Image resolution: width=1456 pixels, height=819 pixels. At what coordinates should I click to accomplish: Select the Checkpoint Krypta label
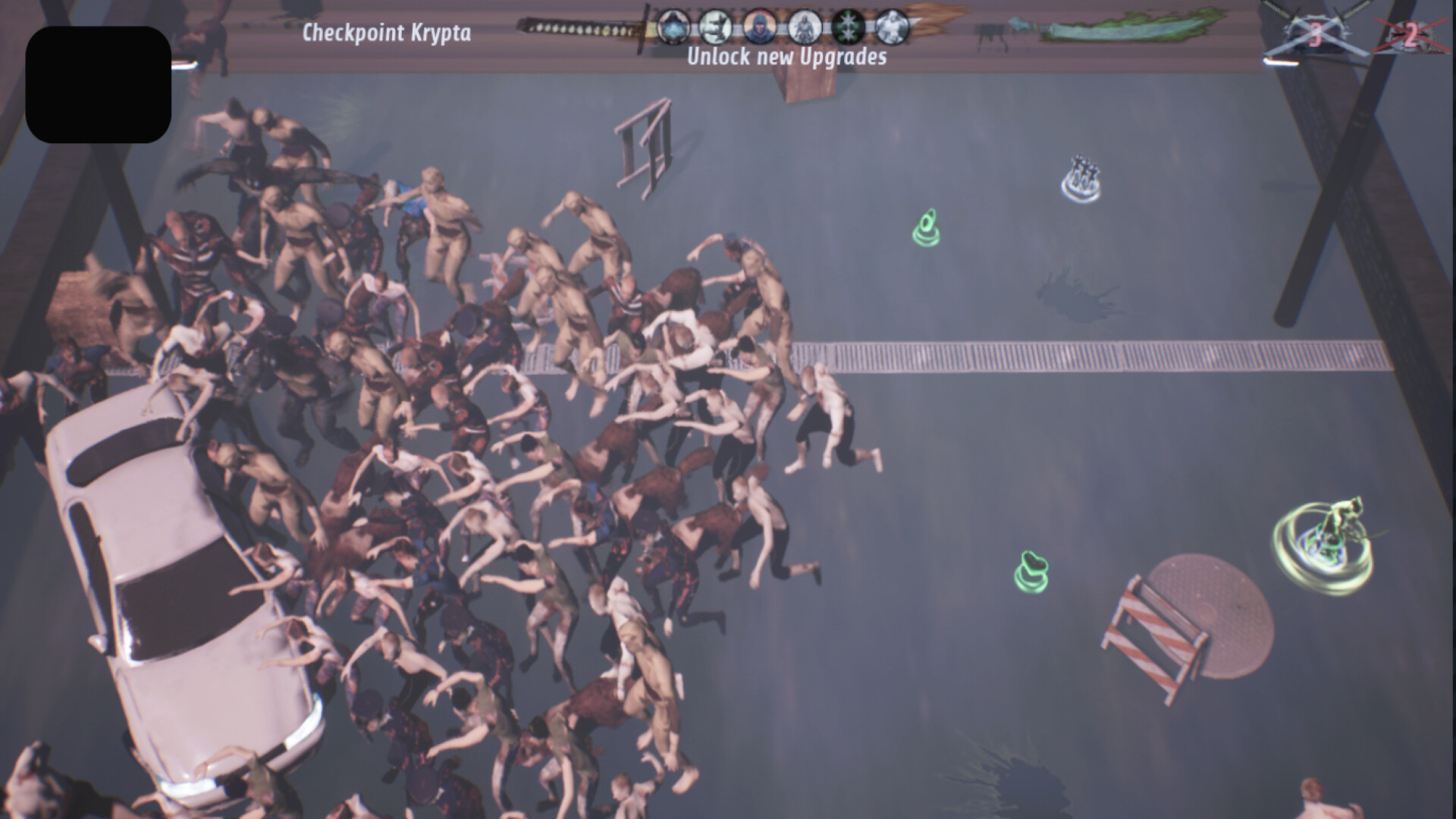point(387,33)
